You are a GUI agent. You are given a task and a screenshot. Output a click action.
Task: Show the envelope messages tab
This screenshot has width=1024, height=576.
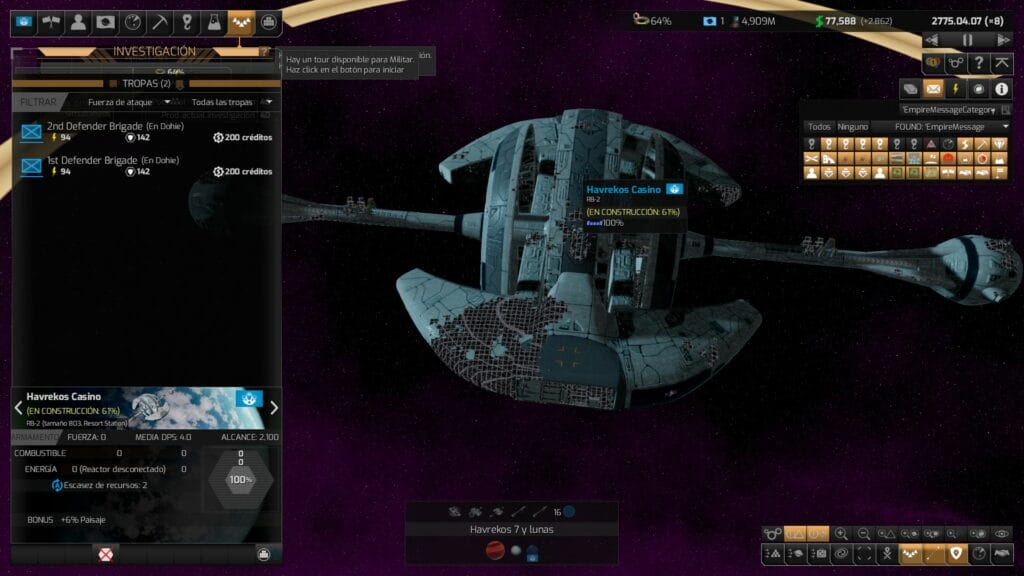tap(933, 89)
